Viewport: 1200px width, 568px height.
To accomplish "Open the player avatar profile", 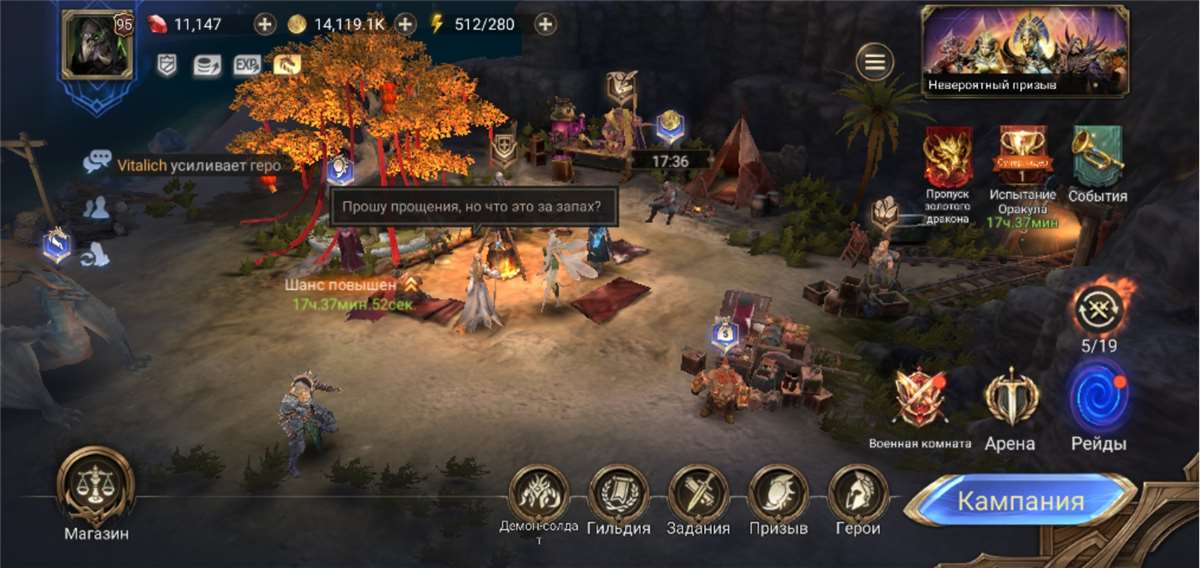I will (x=97, y=45).
